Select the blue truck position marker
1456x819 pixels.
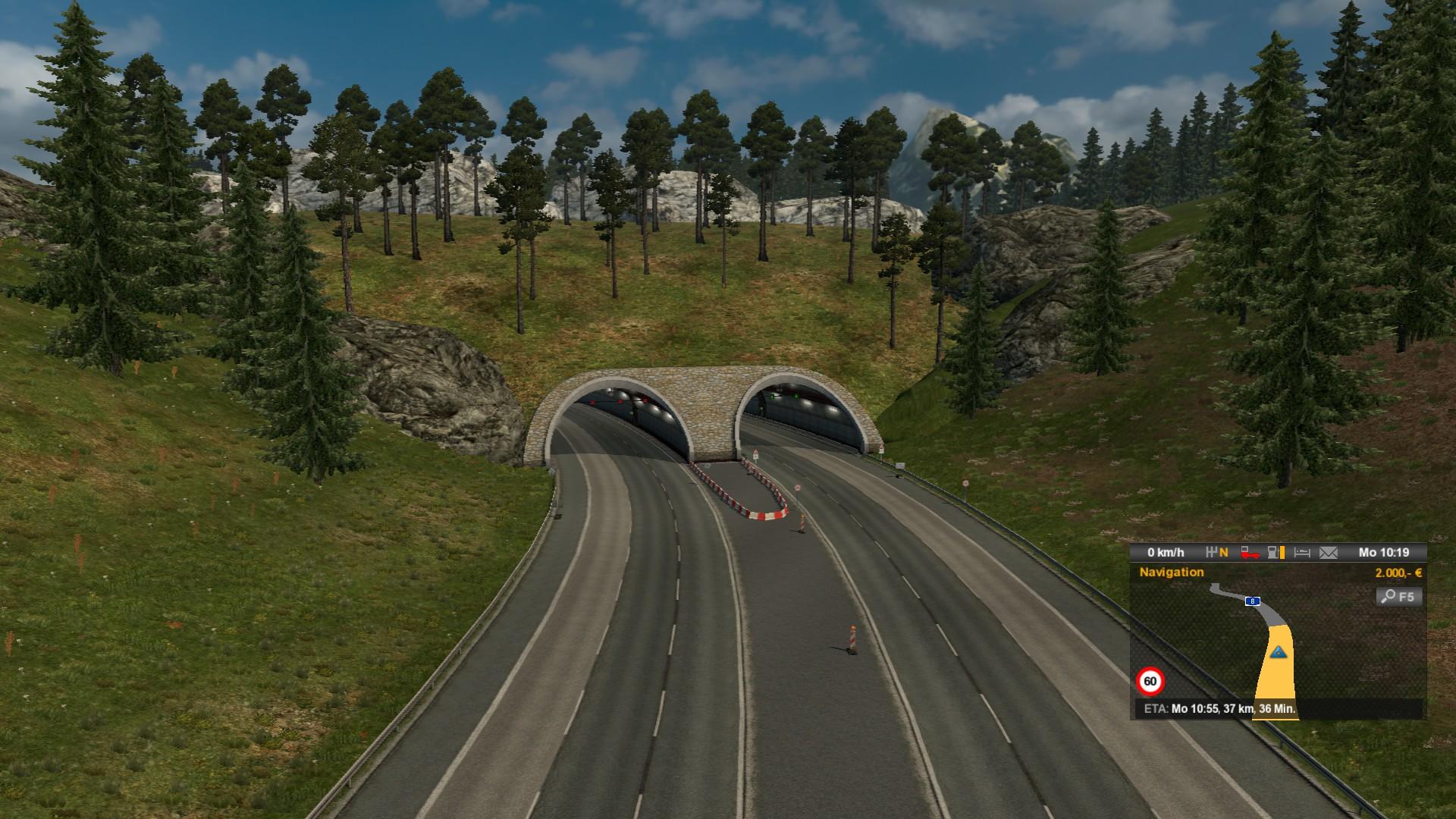pos(1279,651)
